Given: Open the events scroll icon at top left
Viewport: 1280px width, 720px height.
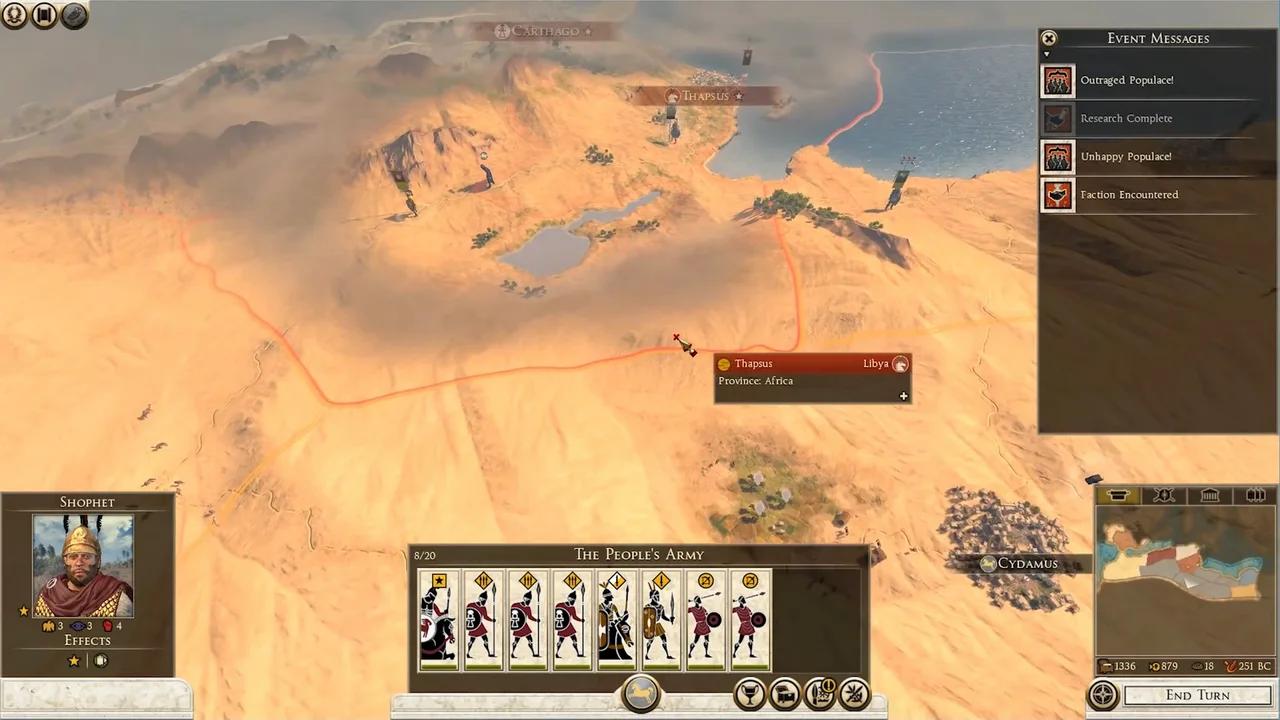Looking at the screenshot, I should click(x=44, y=15).
